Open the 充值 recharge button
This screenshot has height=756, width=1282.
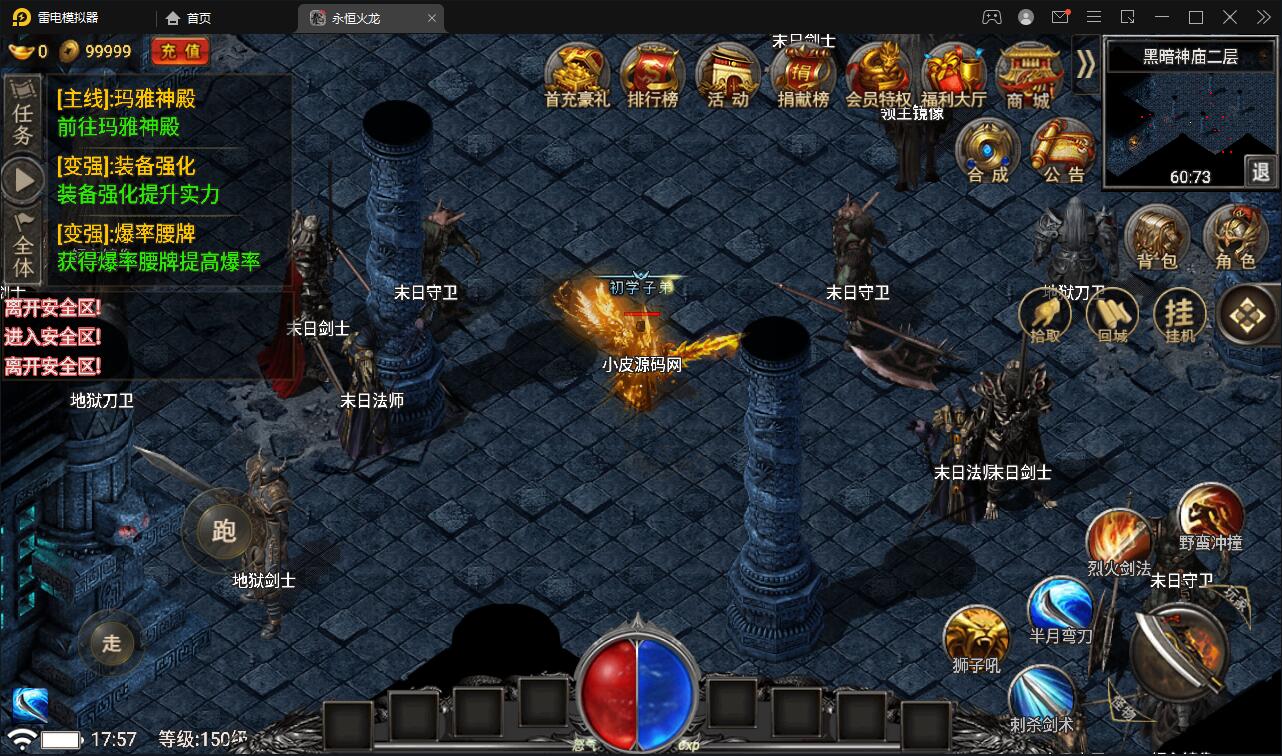pos(180,51)
